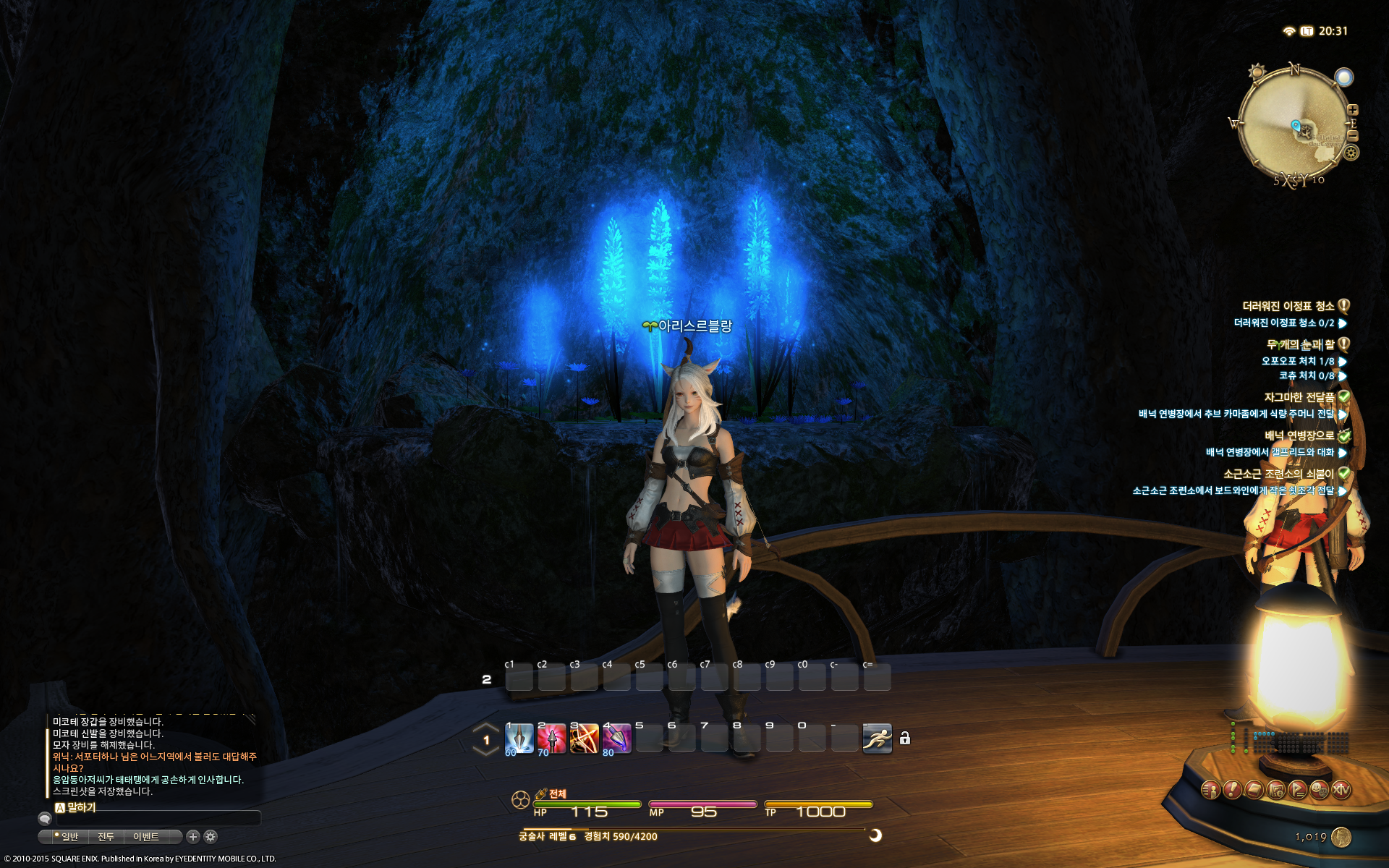Zoom out the minimap with the minus button
This screenshot has height=868, width=1389.
click(x=1353, y=136)
